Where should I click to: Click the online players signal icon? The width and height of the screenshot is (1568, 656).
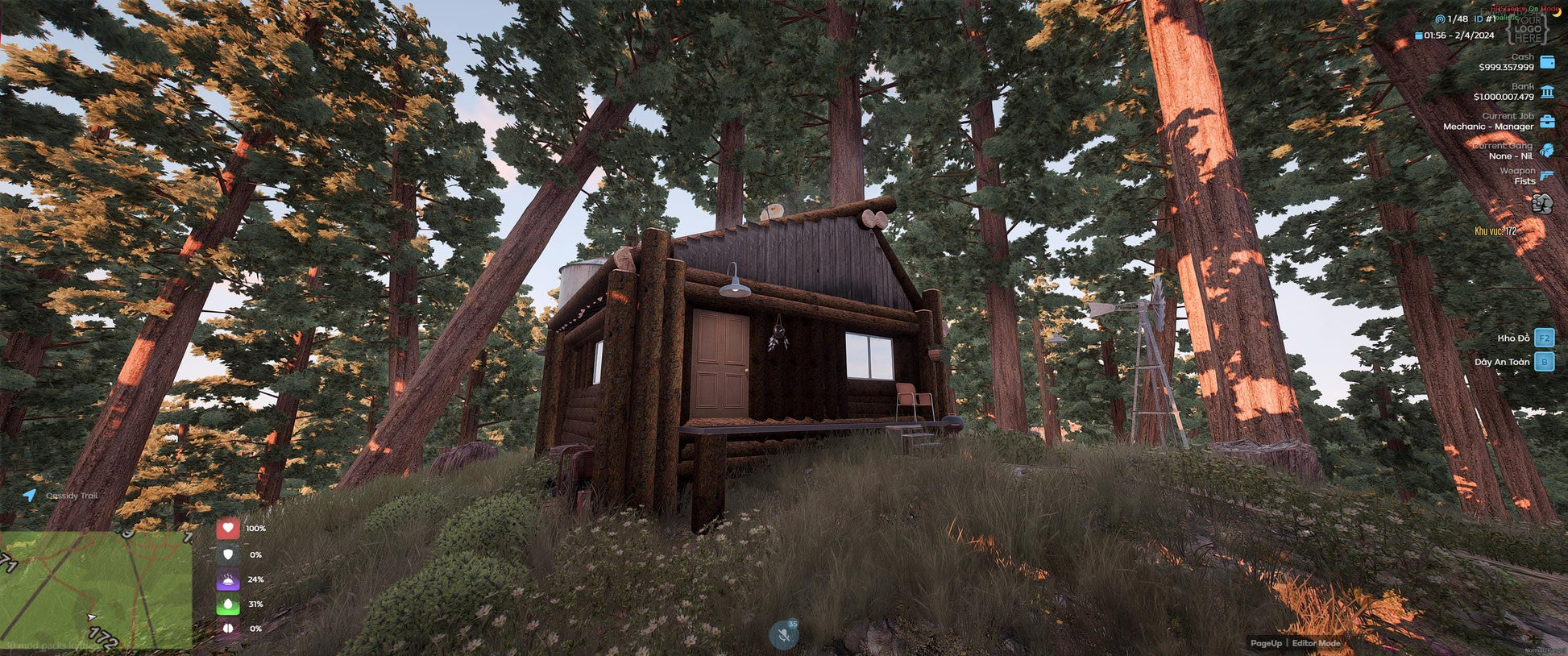click(1440, 19)
